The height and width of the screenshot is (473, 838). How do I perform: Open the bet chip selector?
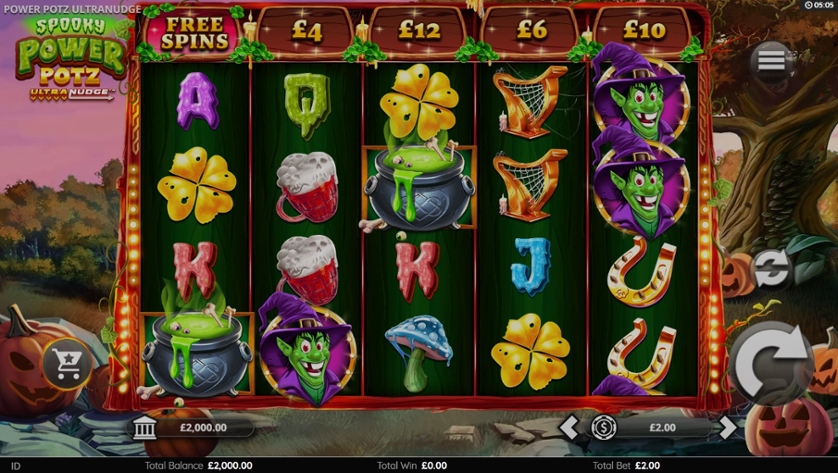603,428
